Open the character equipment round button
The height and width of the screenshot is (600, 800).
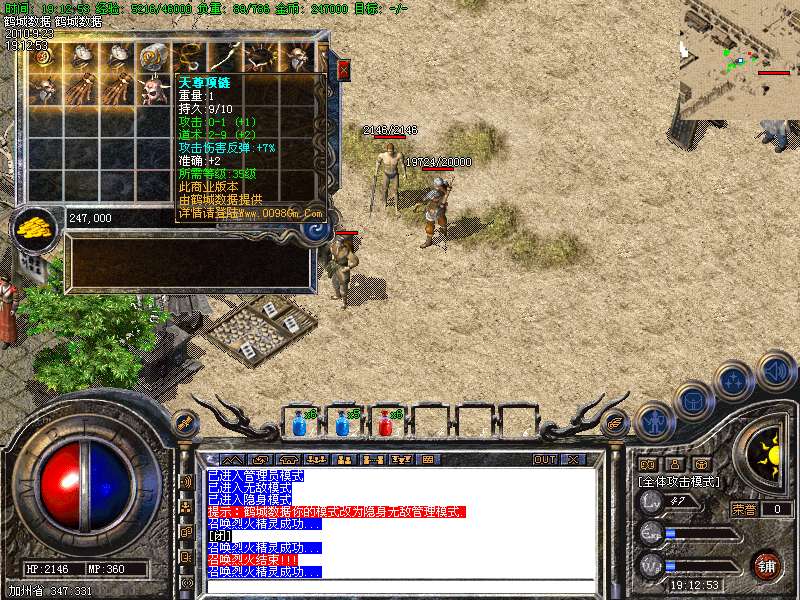(x=655, y=421)
